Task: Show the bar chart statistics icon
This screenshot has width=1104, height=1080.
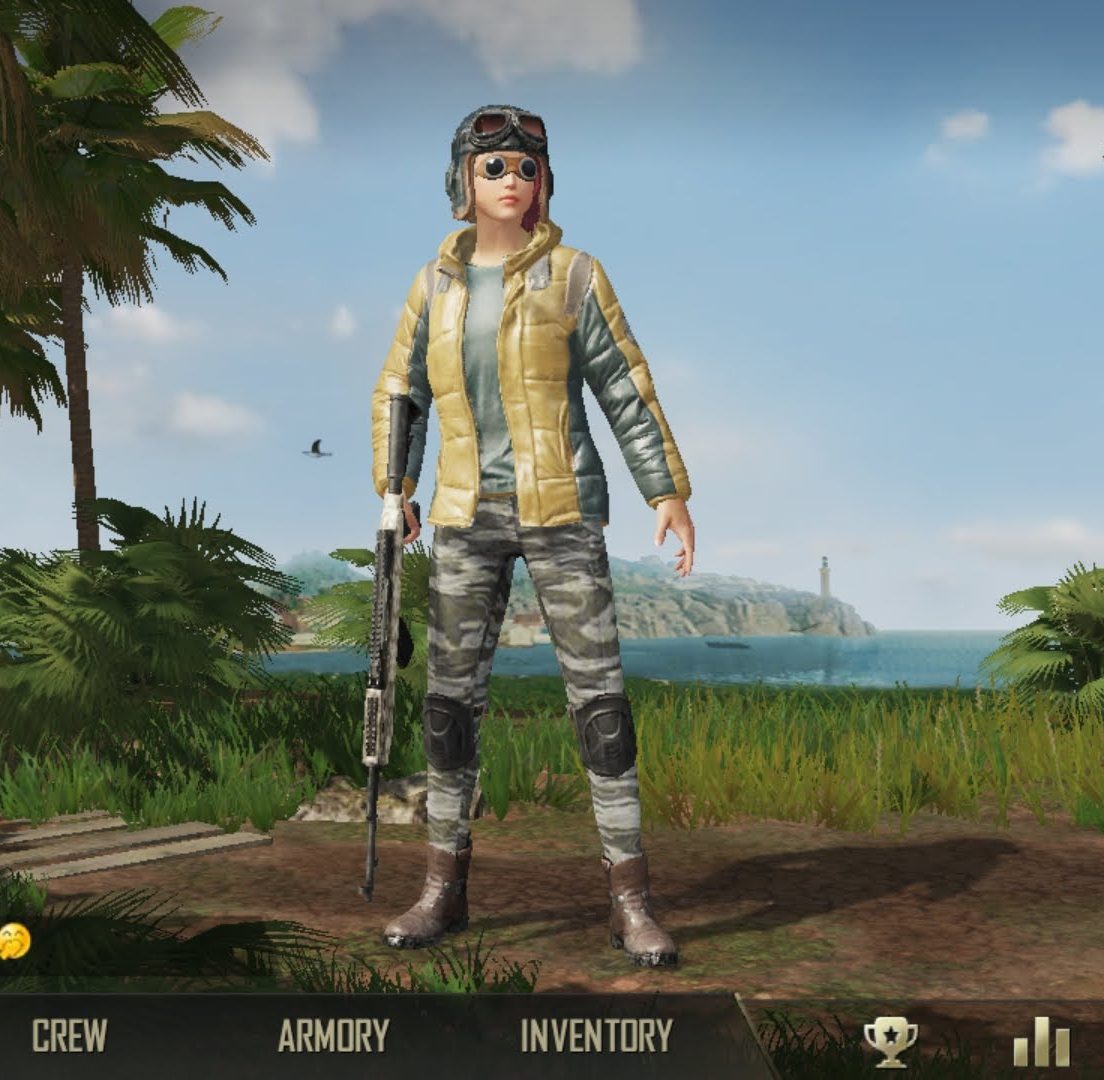Action: click(1041, 1041)
